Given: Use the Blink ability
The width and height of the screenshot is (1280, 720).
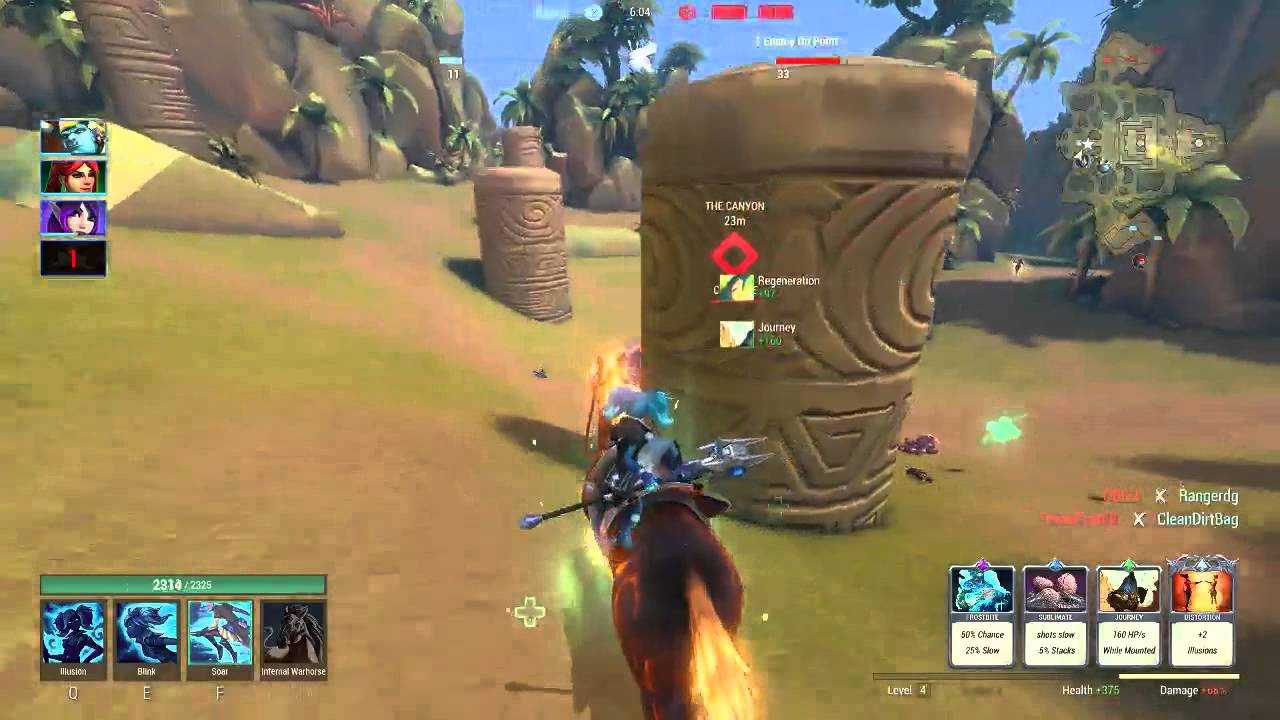Looking at the screenshot, I should click(x=146, y=633).
